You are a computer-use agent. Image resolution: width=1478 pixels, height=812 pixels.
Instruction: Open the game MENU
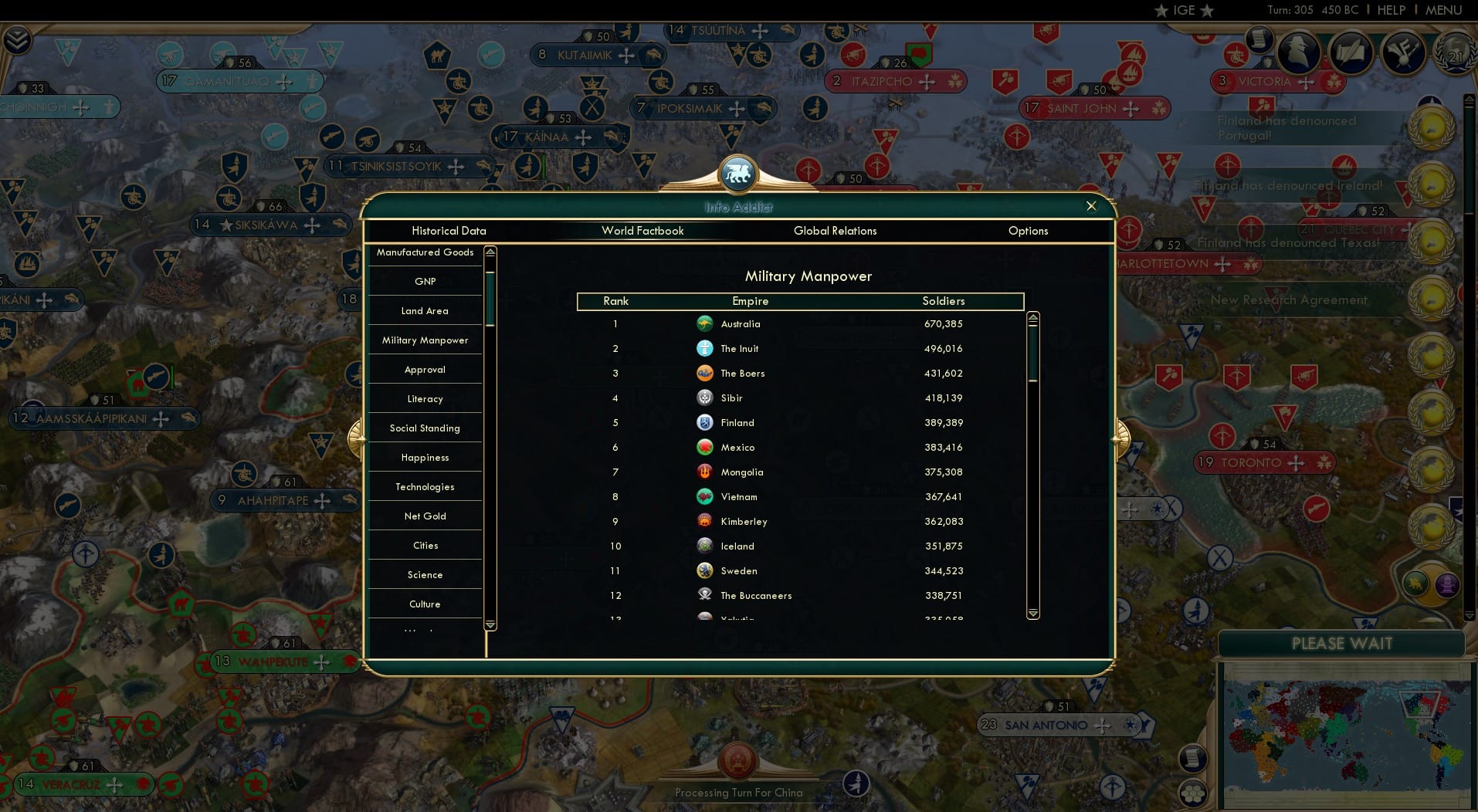1446,10
